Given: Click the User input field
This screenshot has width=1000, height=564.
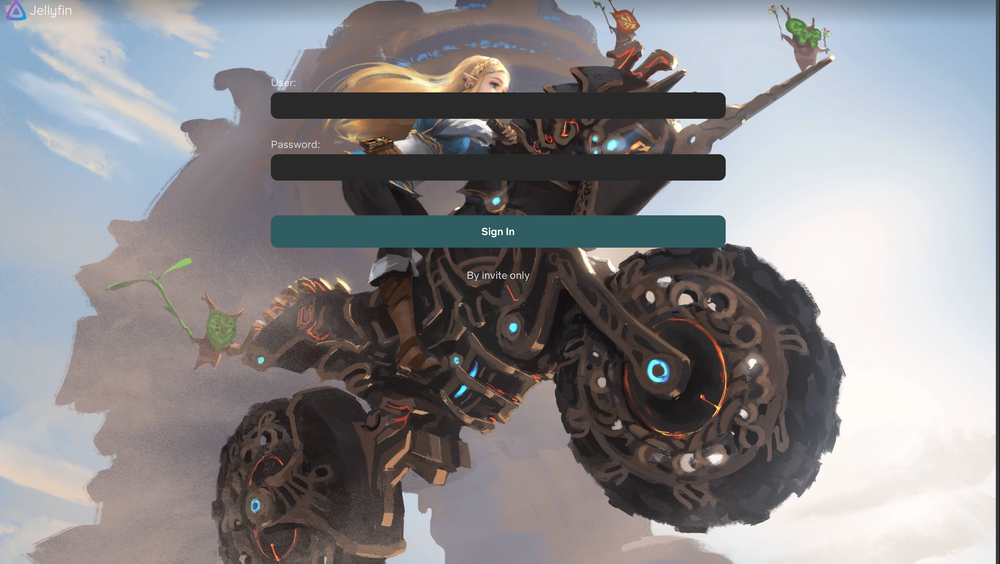Looking at the screenshot, I should coord(497,105).
